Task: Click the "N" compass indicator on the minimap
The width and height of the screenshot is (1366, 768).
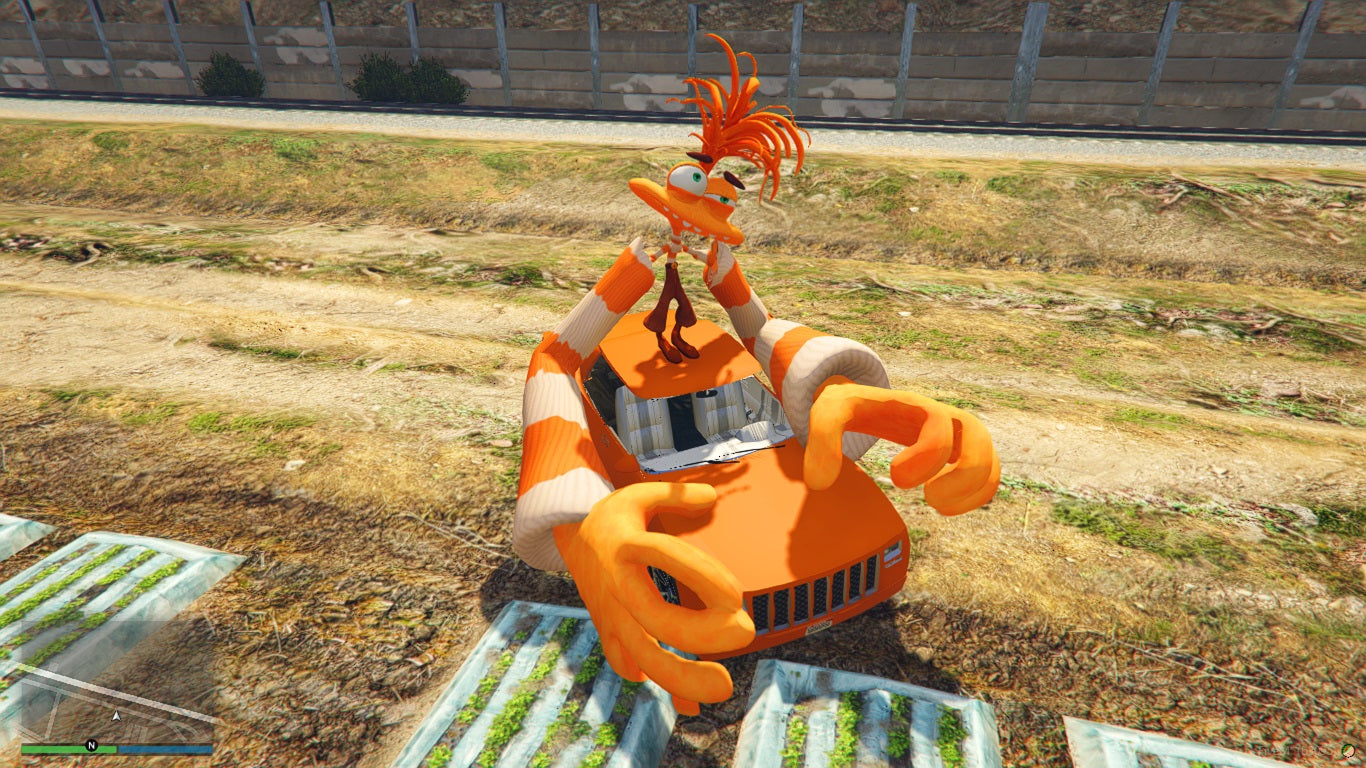Action: click(x=92, y=744)
